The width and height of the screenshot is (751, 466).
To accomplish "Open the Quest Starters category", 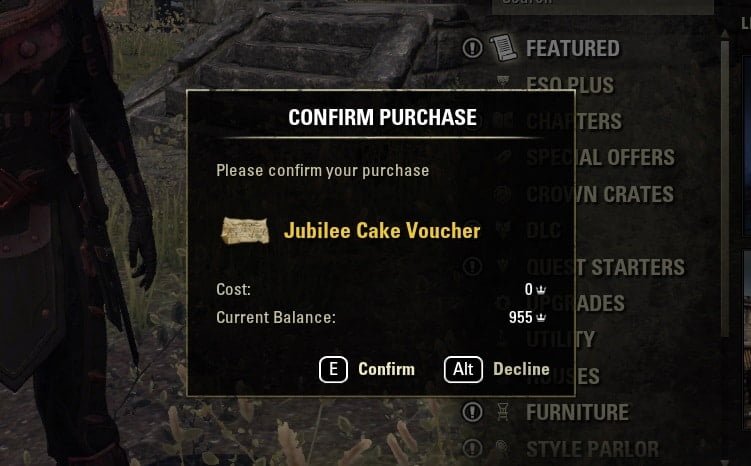I will (x=605, y=267).
